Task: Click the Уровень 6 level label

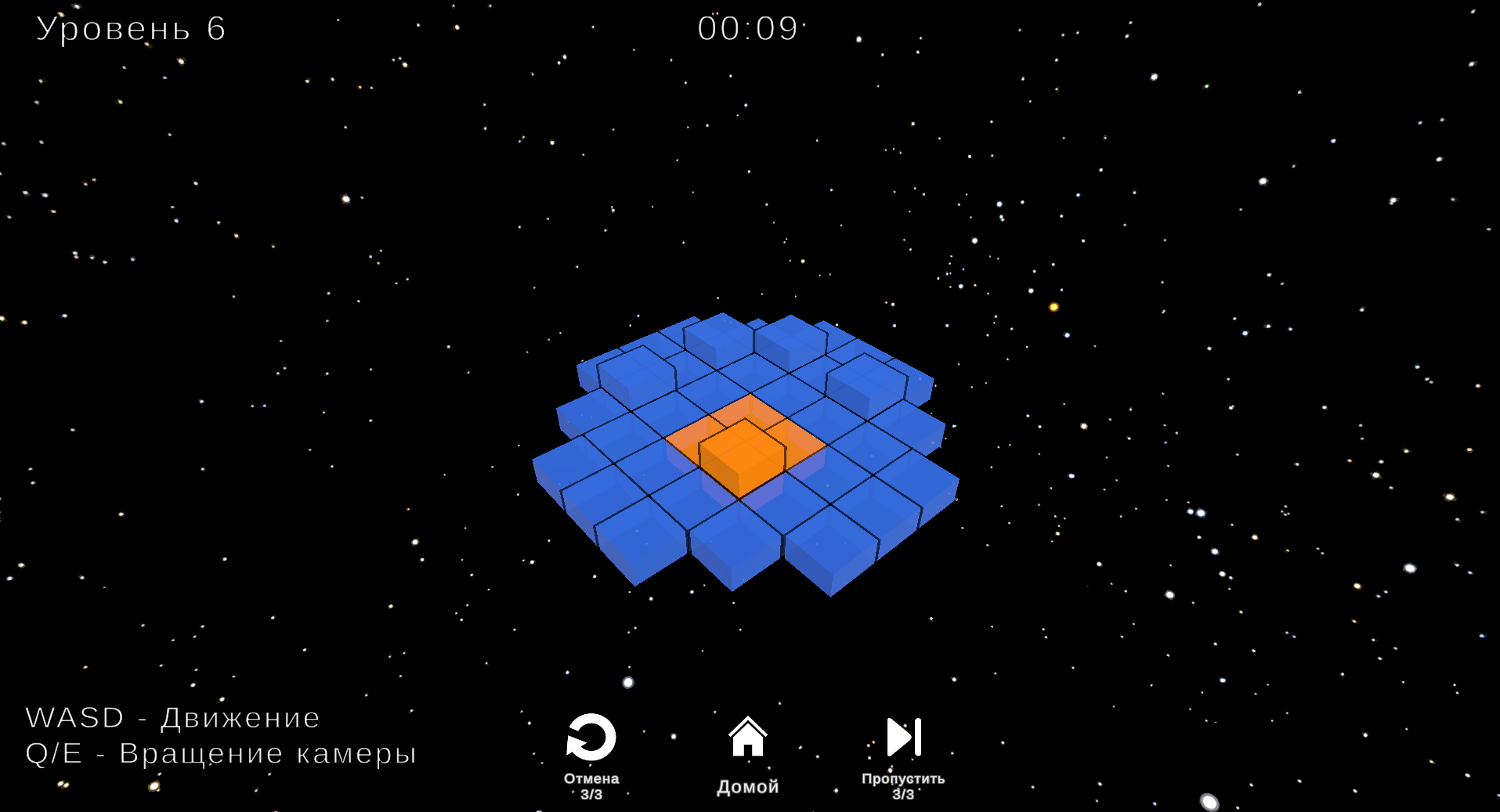Action: point(129,30)
